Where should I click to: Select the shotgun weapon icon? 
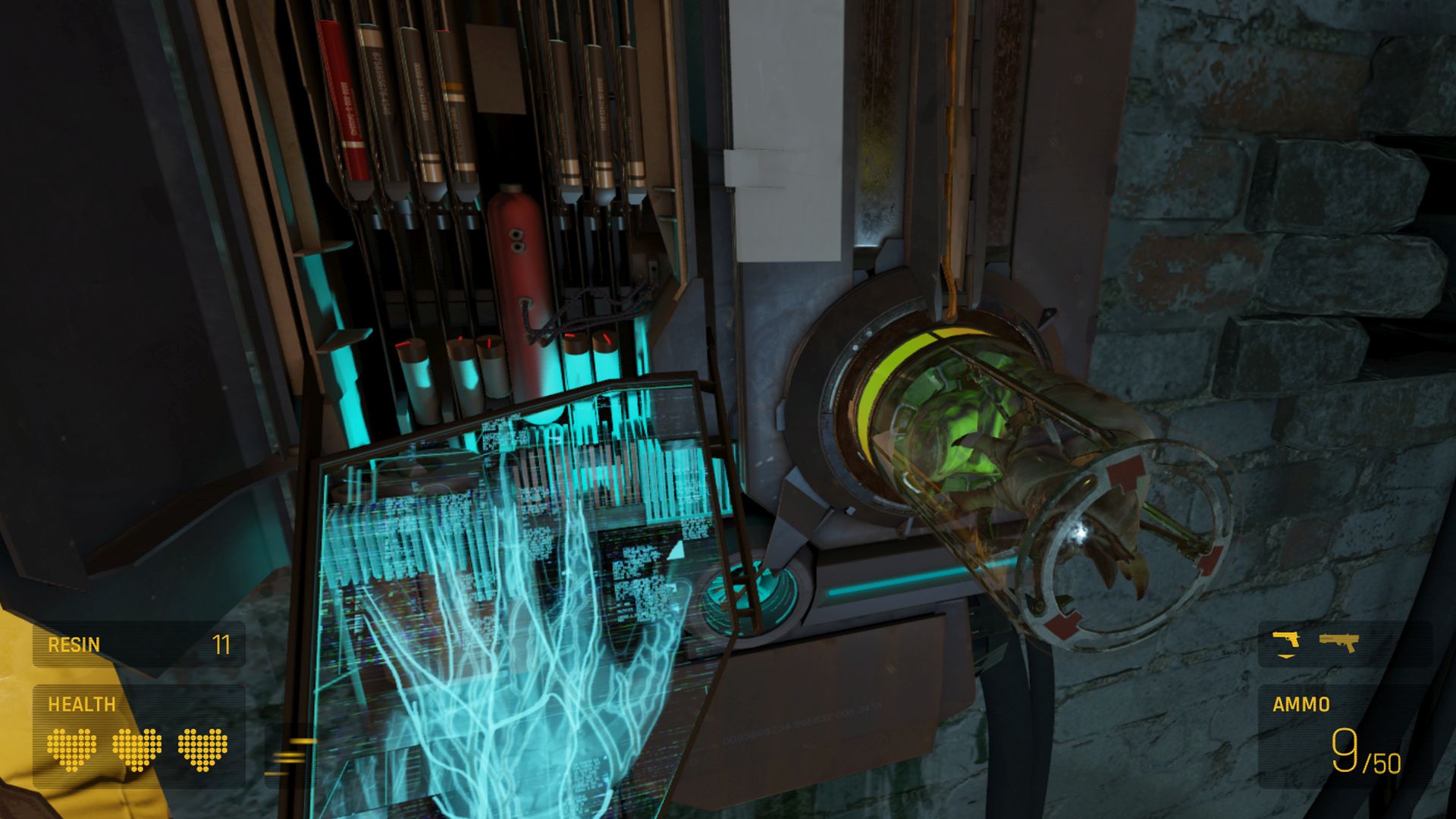pos(1338,642)
